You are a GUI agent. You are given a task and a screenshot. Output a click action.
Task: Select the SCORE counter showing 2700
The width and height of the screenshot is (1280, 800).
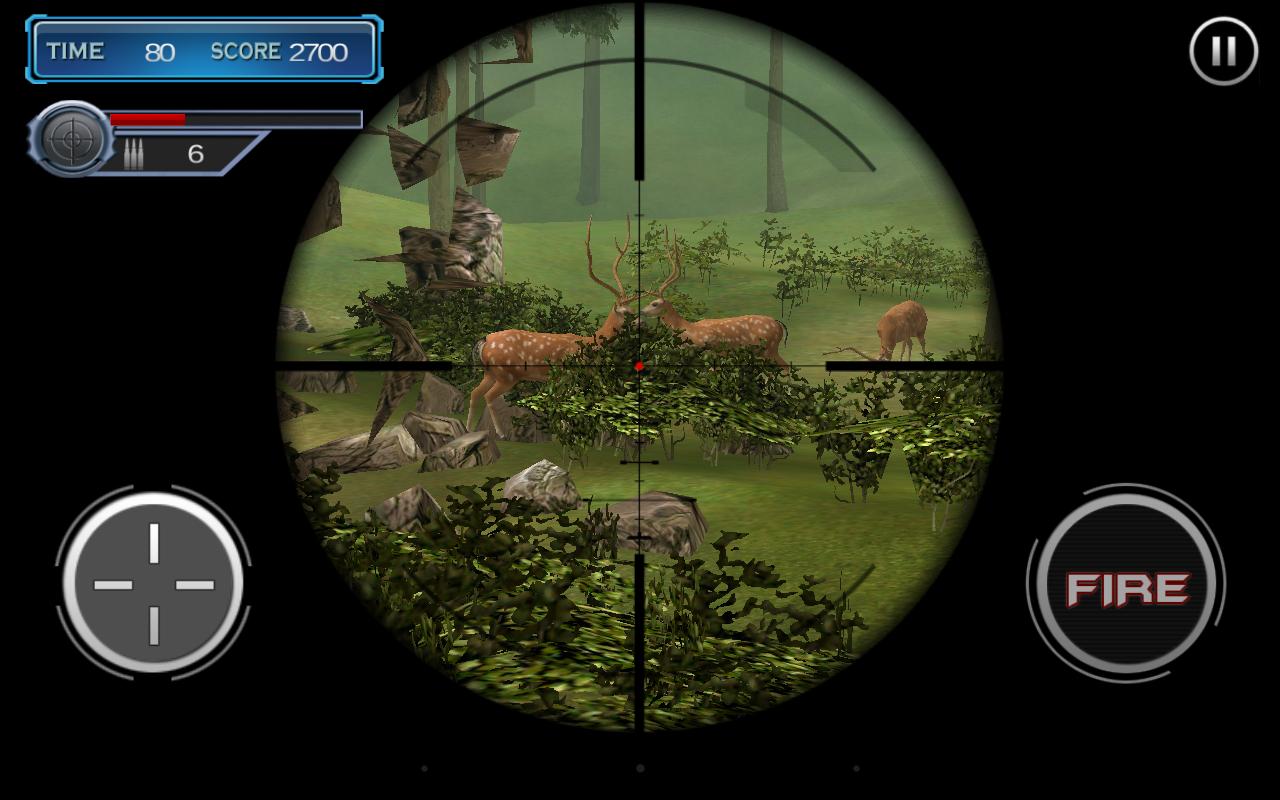pyautogui.click(x=285, y=52)
